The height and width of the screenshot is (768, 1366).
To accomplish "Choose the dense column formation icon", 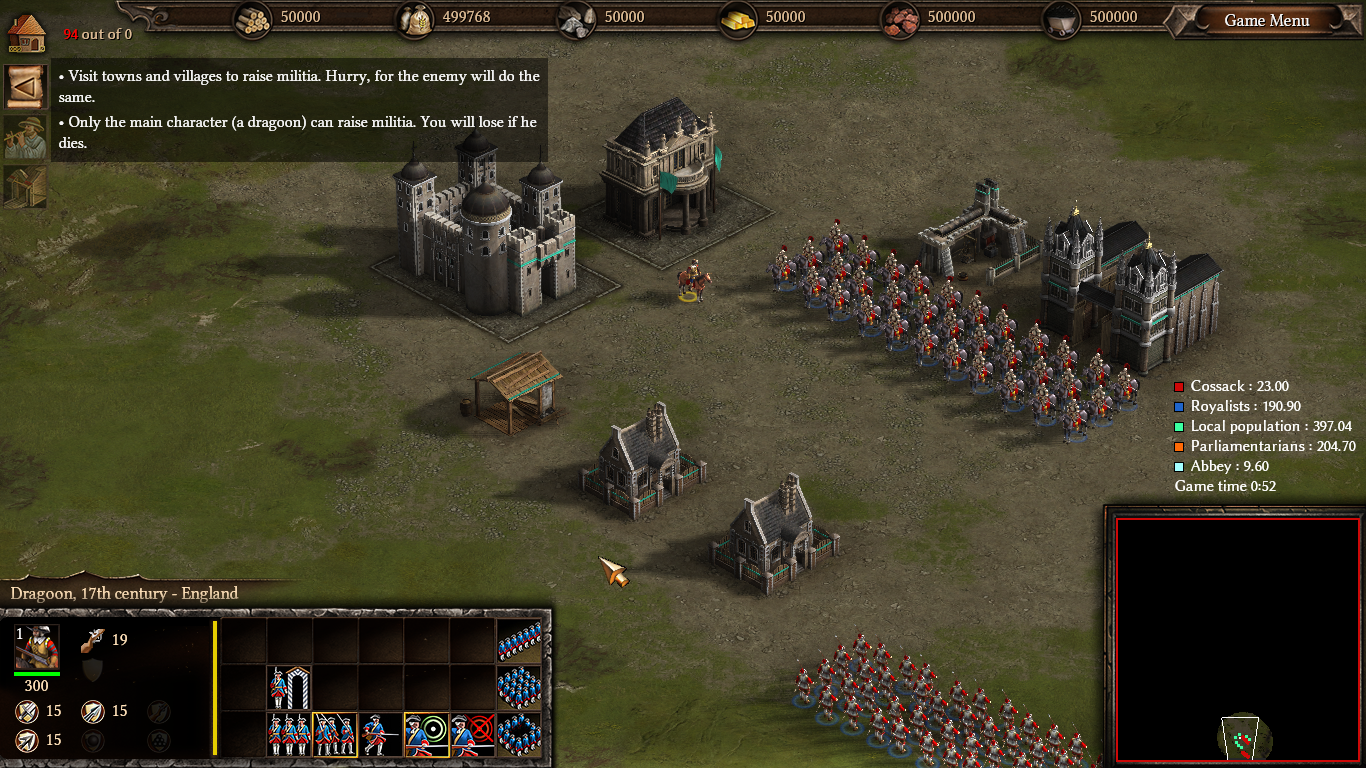I will [x=519, y=688].
